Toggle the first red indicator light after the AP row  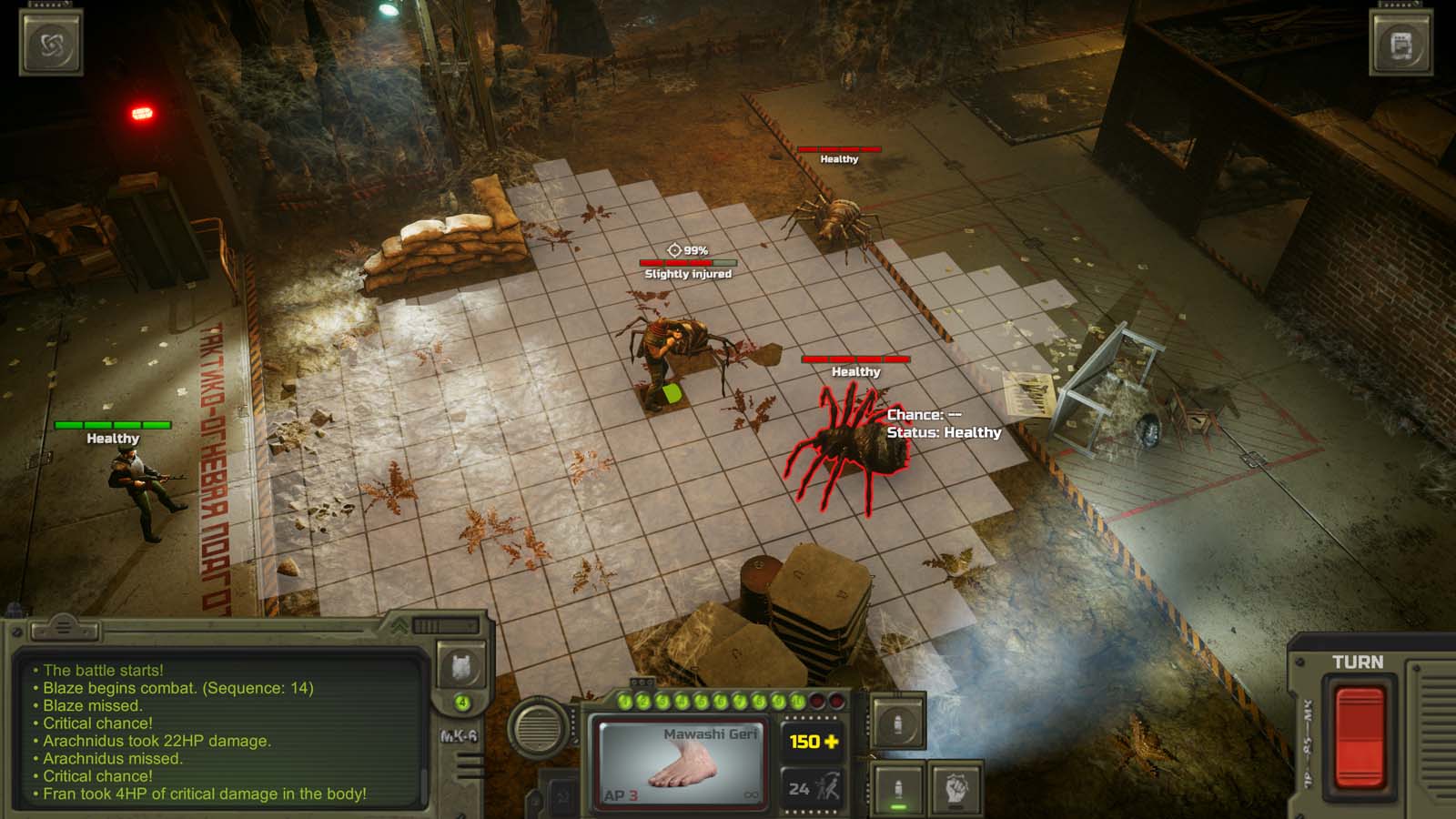click(x=816, y=701)
